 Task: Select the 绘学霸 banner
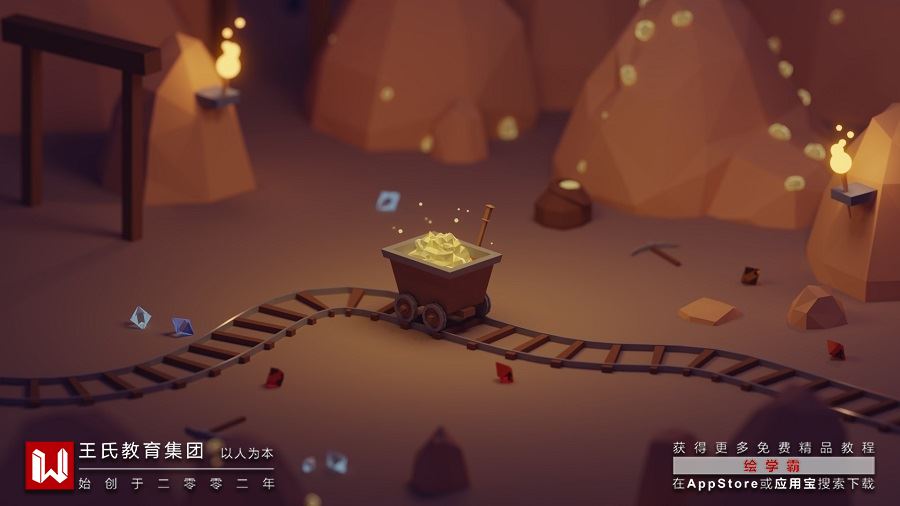coord(773,466)
